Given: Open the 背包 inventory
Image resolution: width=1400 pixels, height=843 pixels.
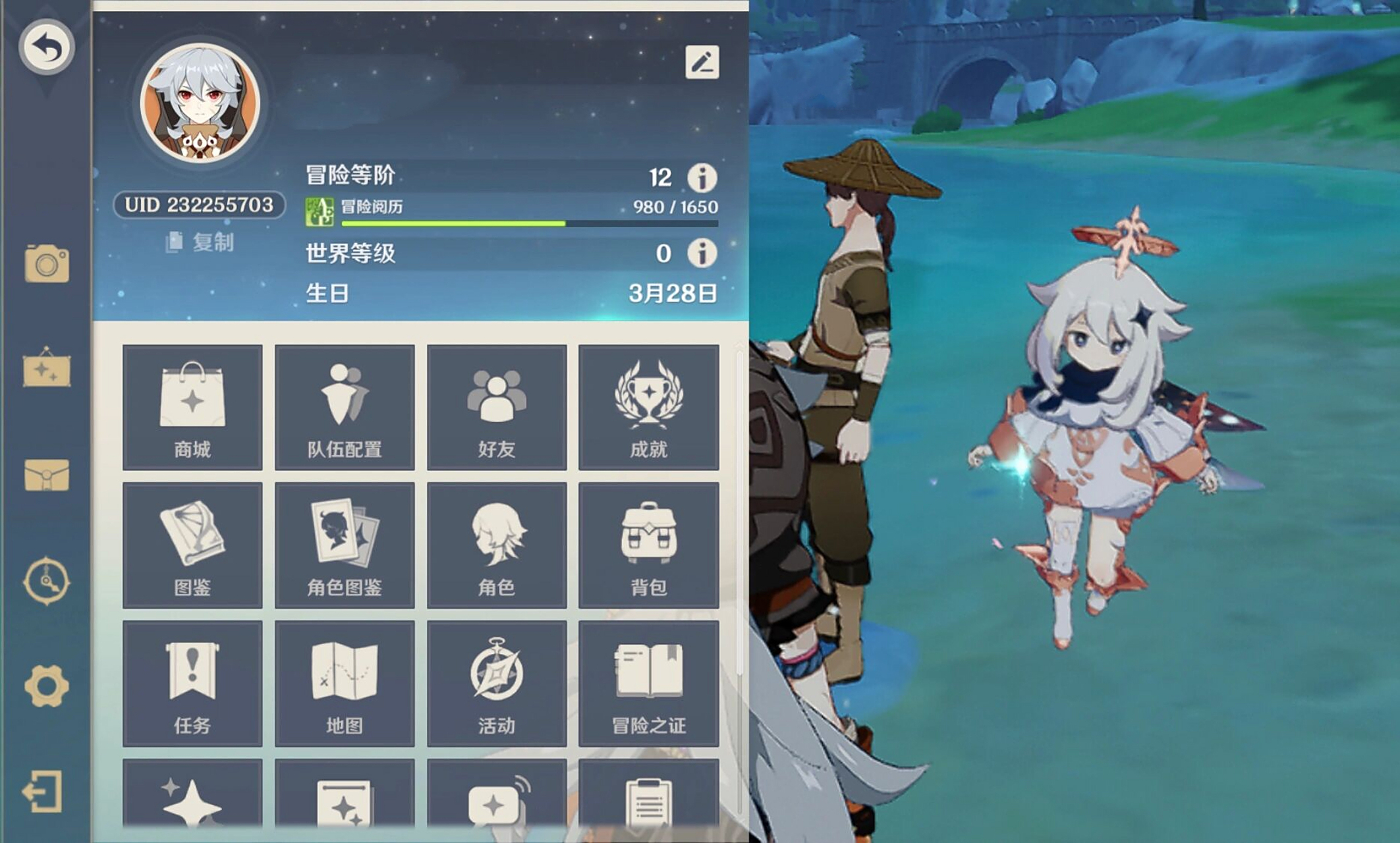Looking at the screenshot, I should click(649, 545).
